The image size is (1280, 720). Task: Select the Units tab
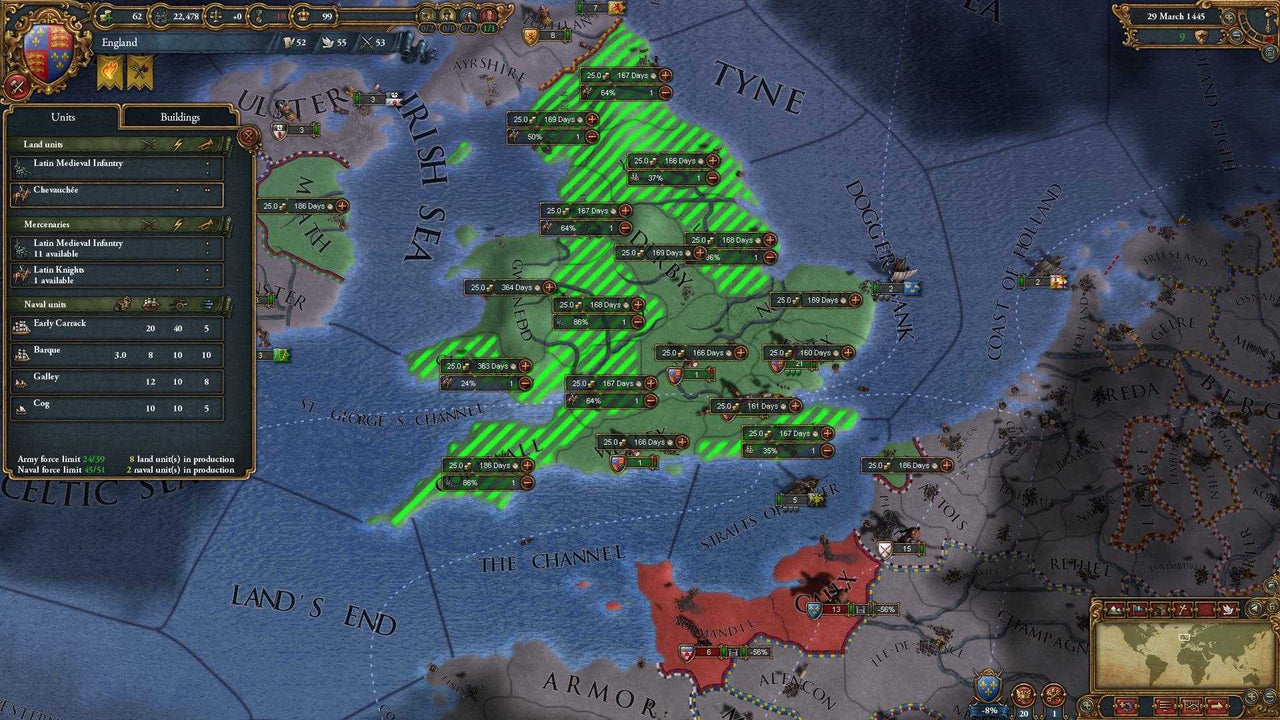63,117
